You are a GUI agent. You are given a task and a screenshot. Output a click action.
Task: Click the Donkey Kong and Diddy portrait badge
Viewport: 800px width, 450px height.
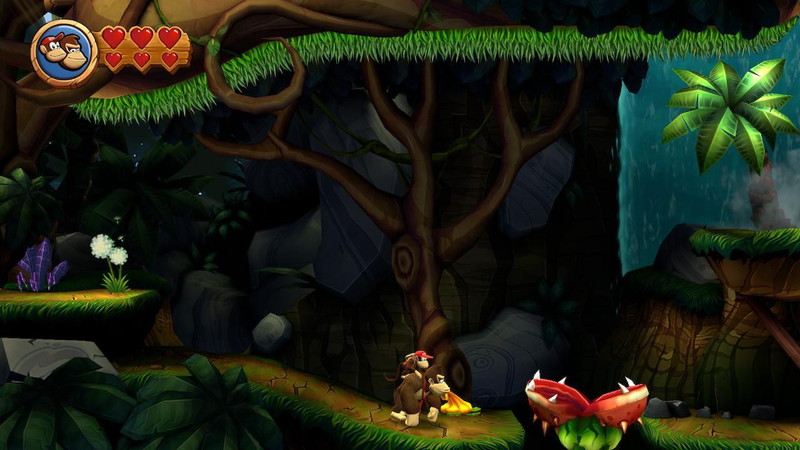tap(64, 50)
